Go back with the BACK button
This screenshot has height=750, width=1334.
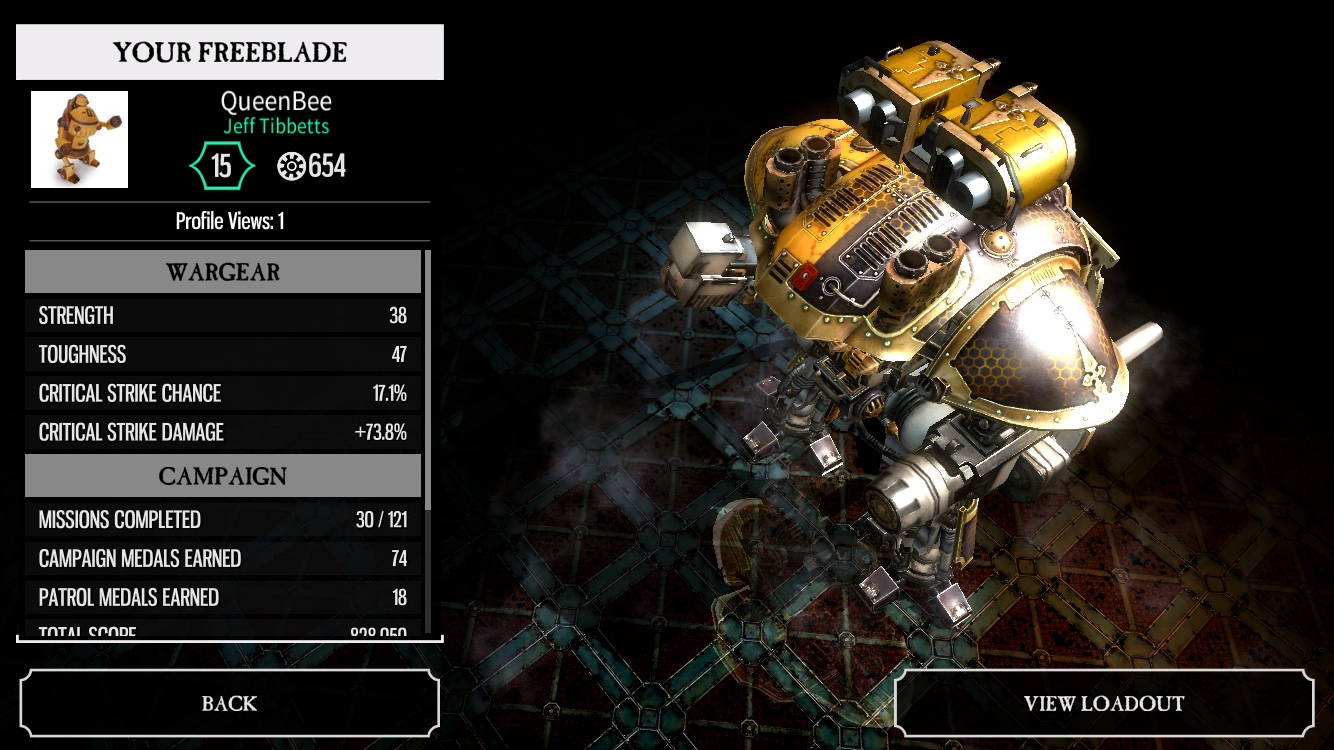point(229,703)
